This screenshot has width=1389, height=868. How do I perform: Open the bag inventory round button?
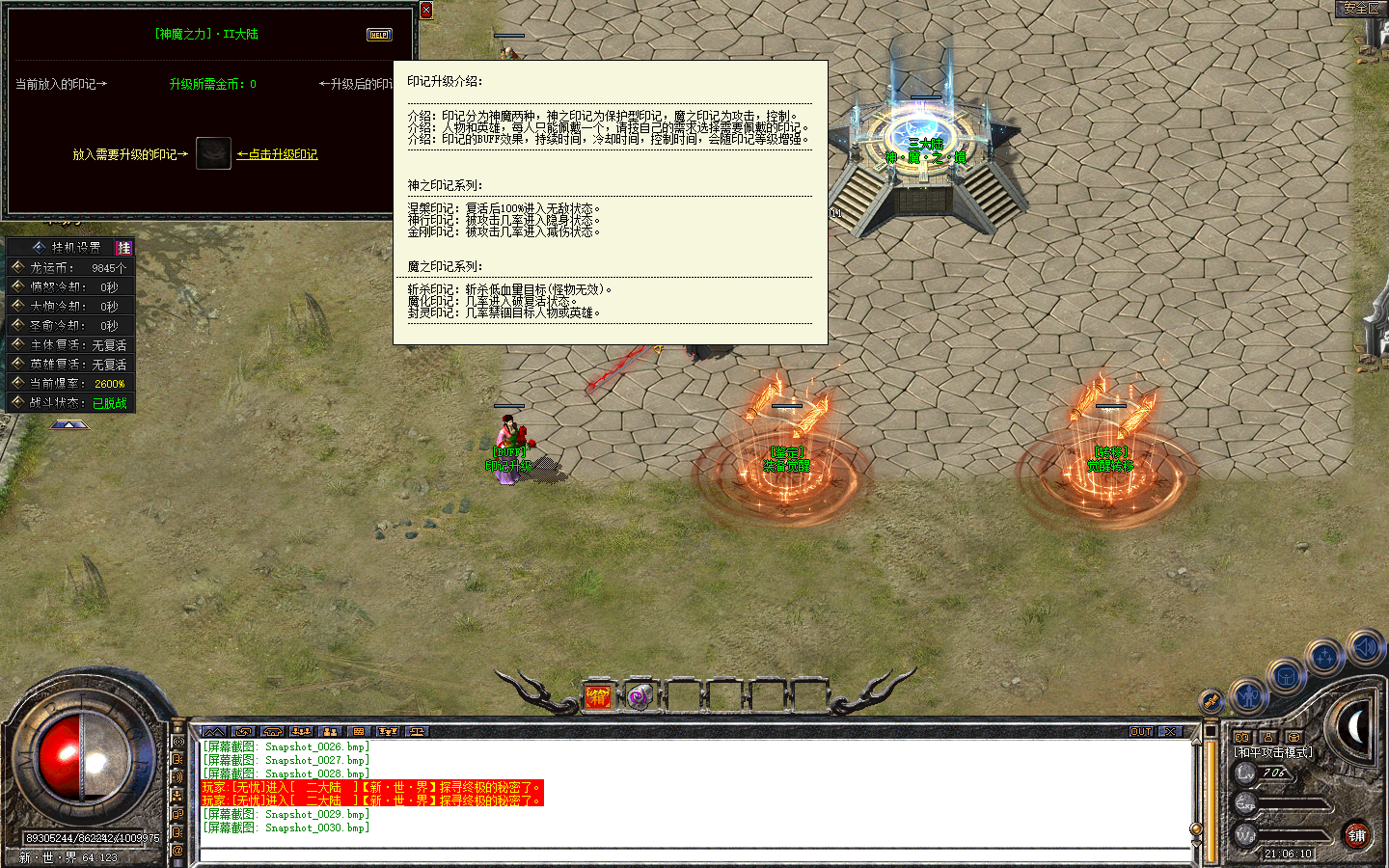click(x=1286, y=676)
